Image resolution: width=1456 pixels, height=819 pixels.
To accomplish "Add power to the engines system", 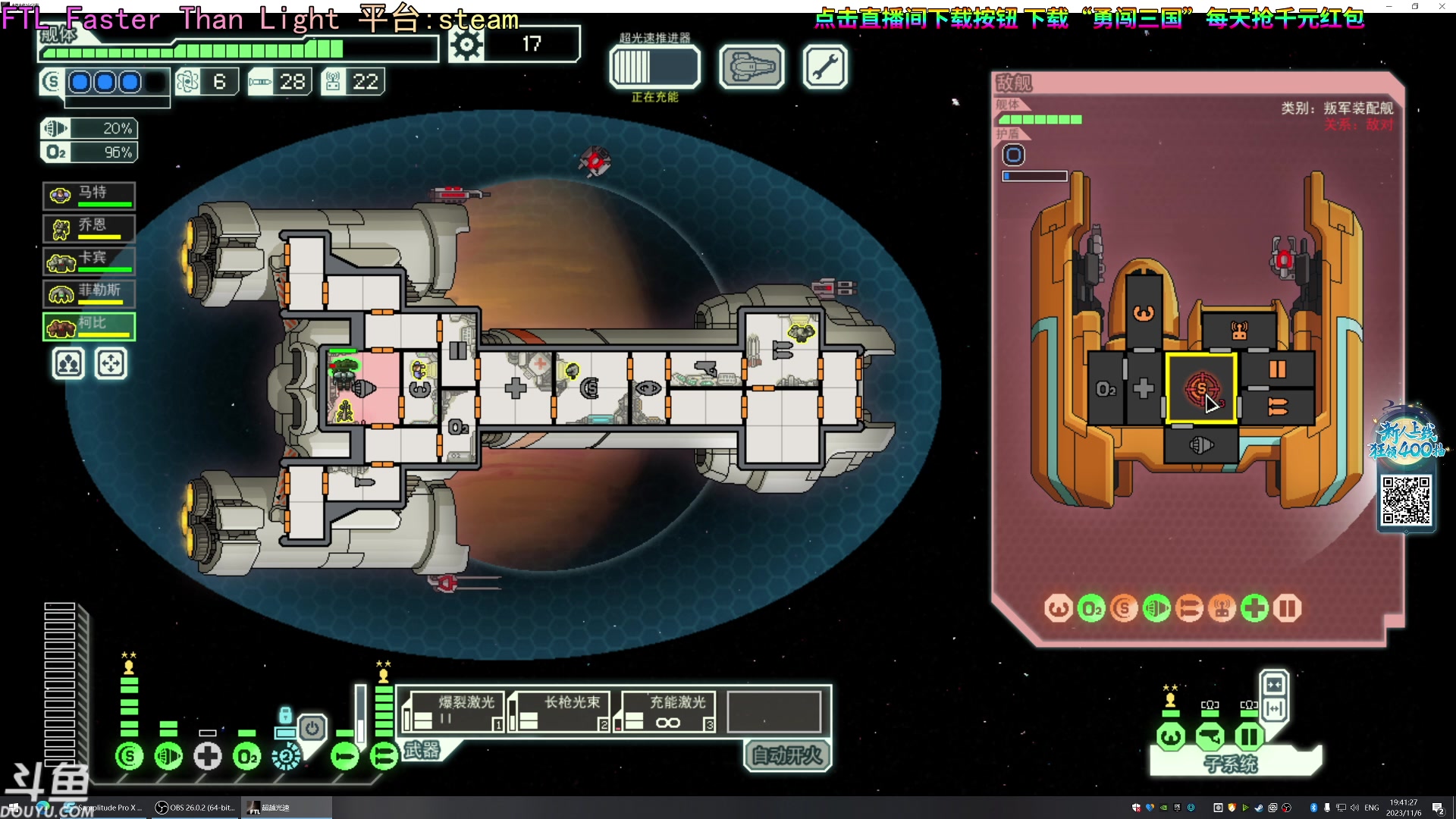I will coord(168,756).
